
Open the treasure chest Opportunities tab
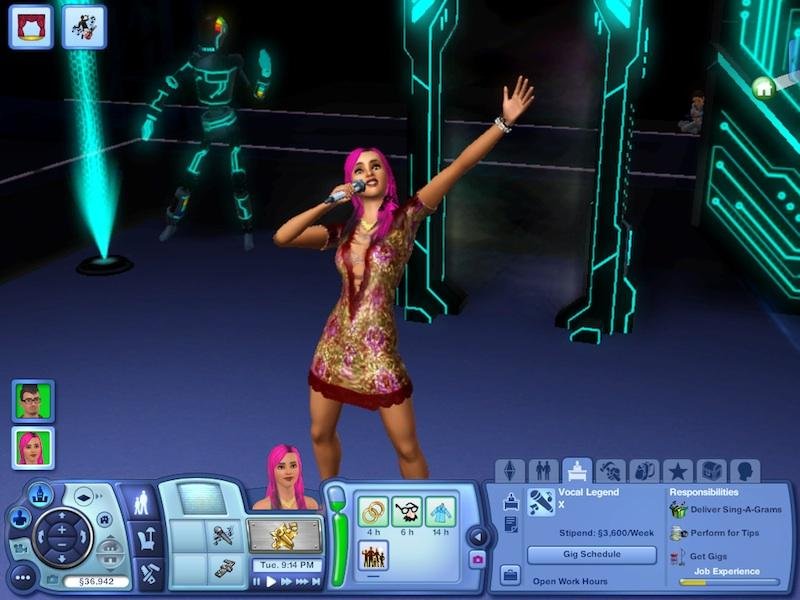click(x=712, y=470)
